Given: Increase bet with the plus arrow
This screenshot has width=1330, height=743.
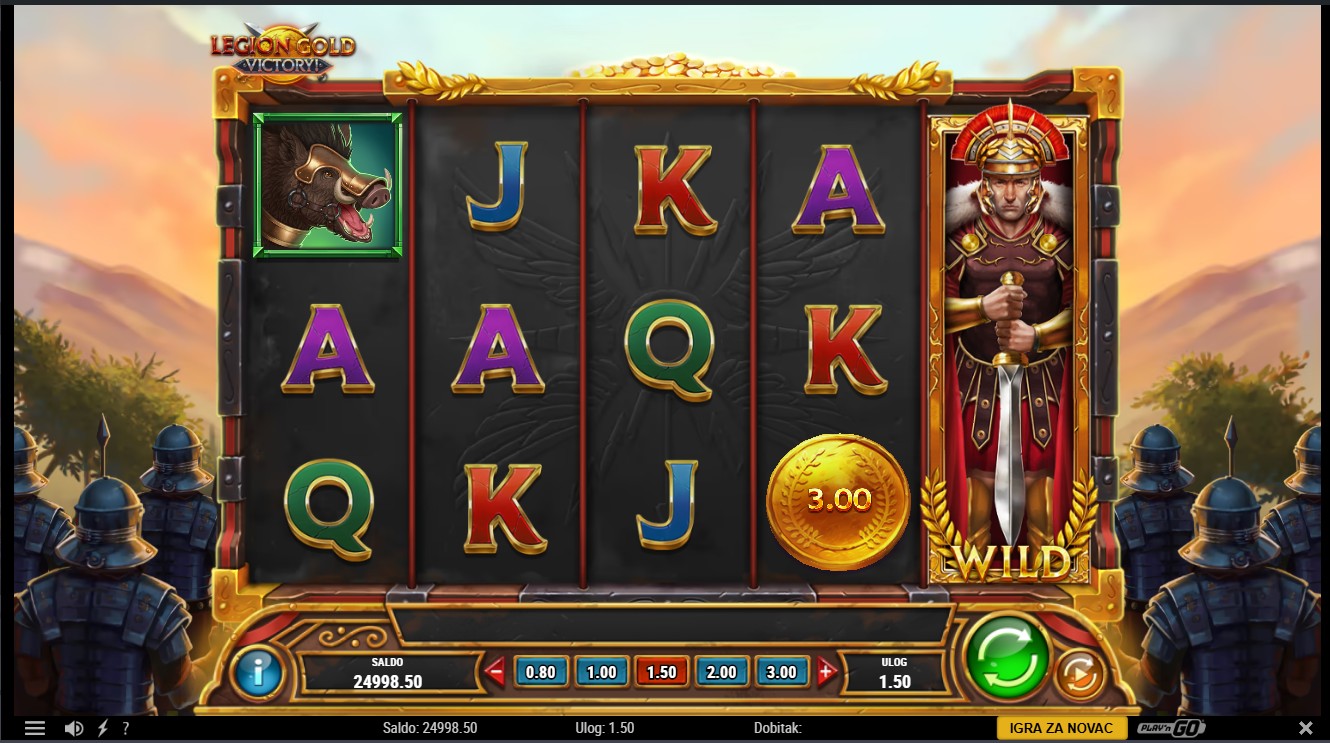Looking at the screenshot, I should [827, 672].
